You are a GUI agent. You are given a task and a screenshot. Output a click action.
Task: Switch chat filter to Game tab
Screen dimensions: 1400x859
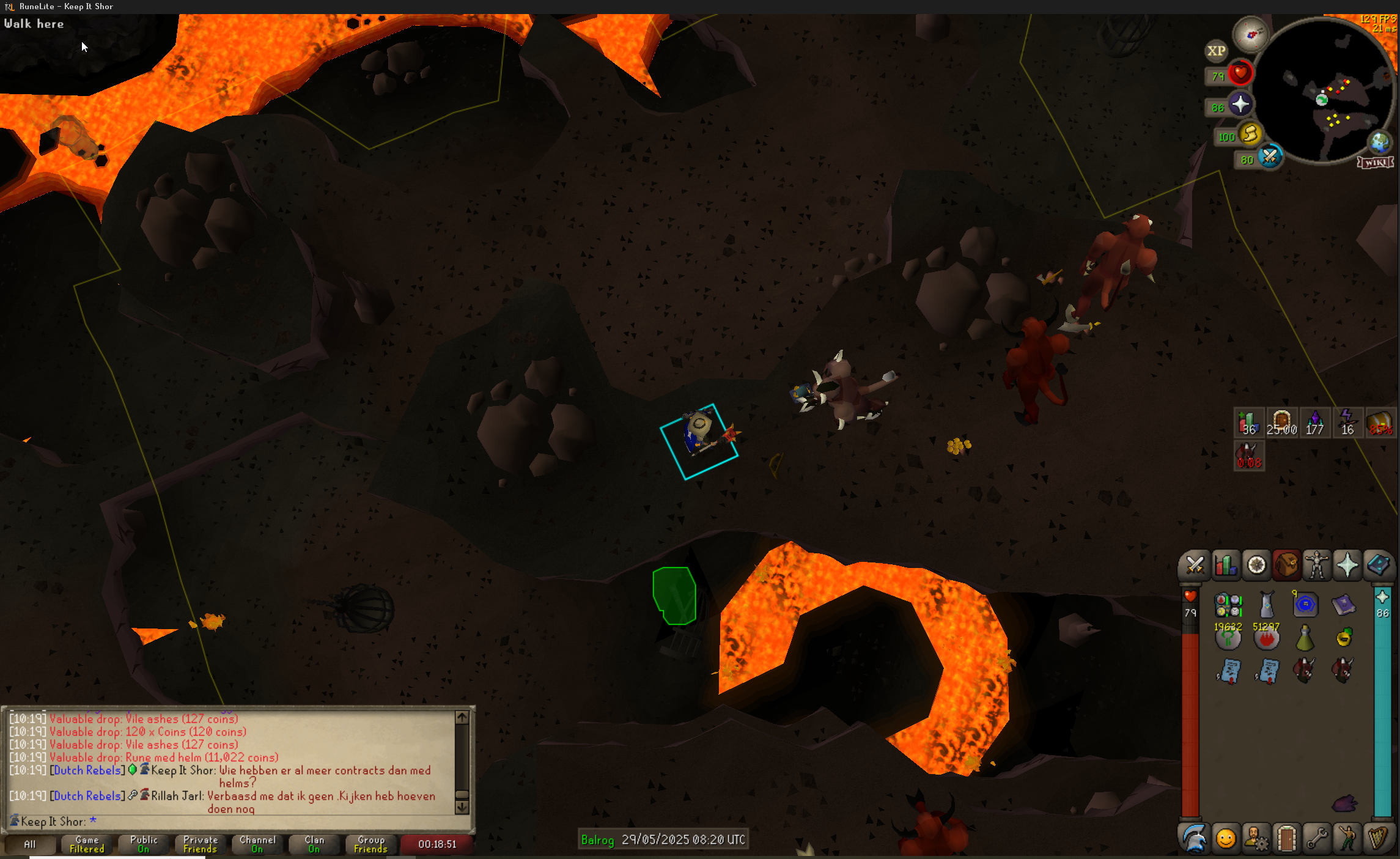pos(87,844)
